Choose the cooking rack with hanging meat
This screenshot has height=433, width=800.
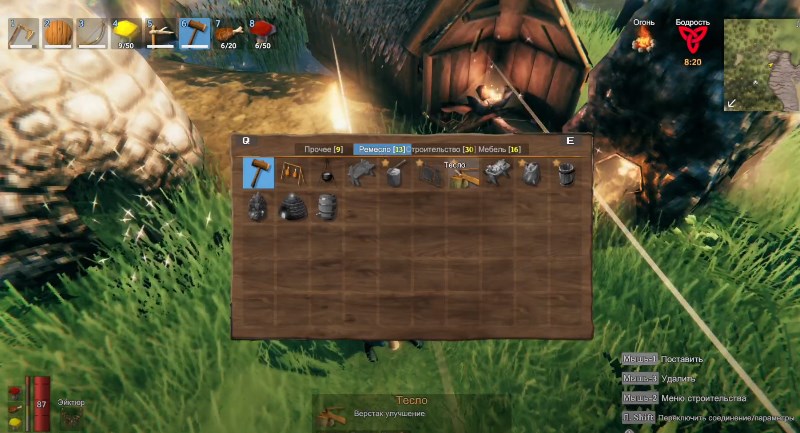[293, 173]
